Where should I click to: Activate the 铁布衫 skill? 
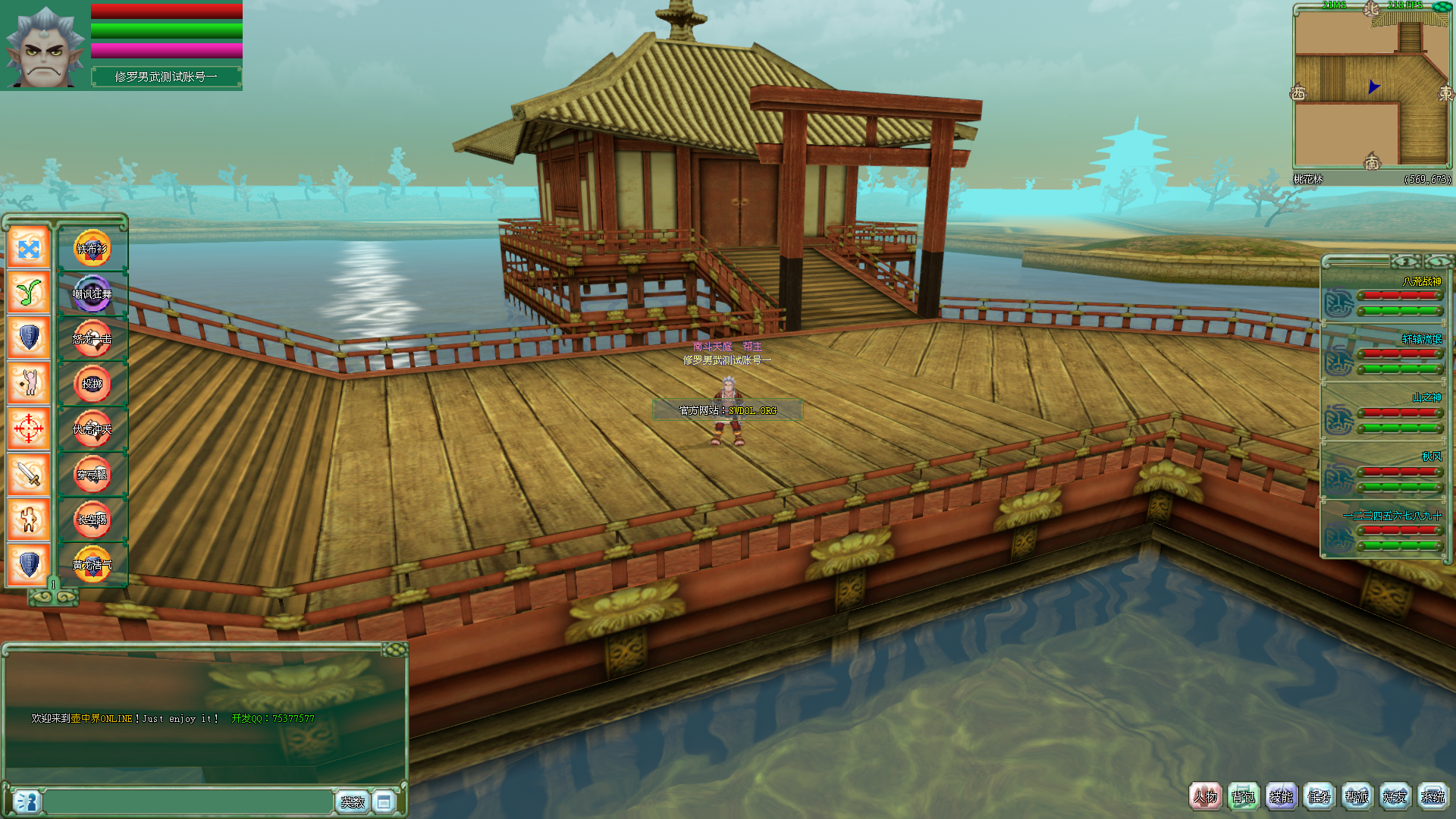92,249
